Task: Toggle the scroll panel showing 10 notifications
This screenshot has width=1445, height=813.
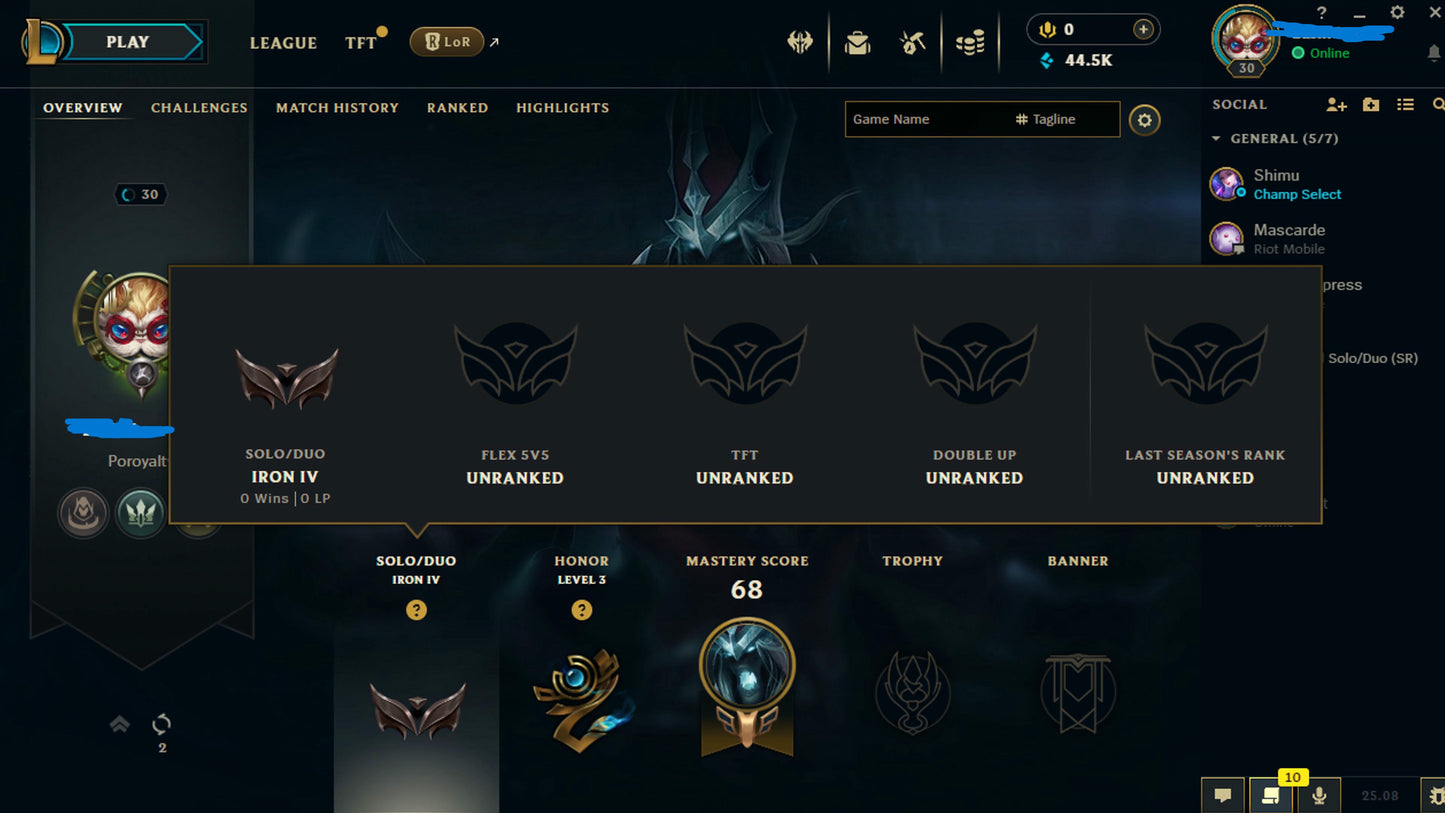Action: coord(1271,794)
